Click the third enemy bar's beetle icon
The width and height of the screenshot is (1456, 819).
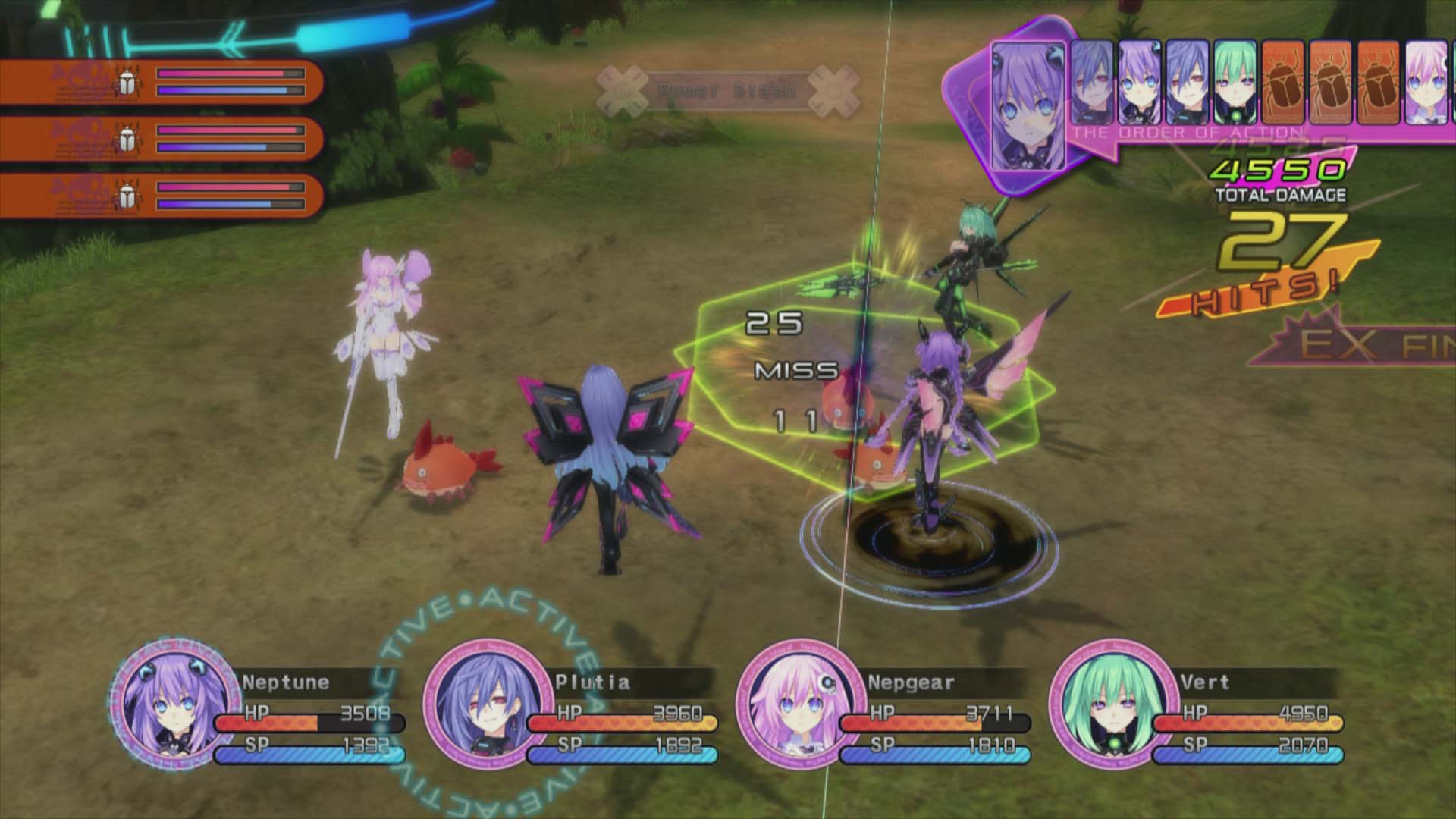click(x=127, y=196)
